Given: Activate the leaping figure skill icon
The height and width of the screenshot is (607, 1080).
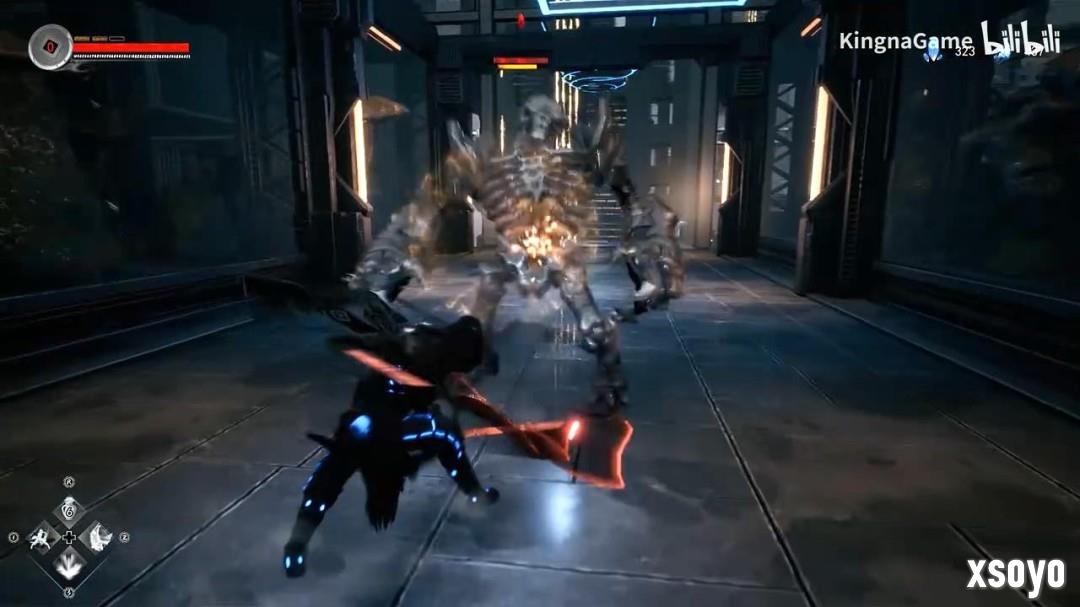Looking at the screenshot, I should pyautogui.click(x=42, y=538).
